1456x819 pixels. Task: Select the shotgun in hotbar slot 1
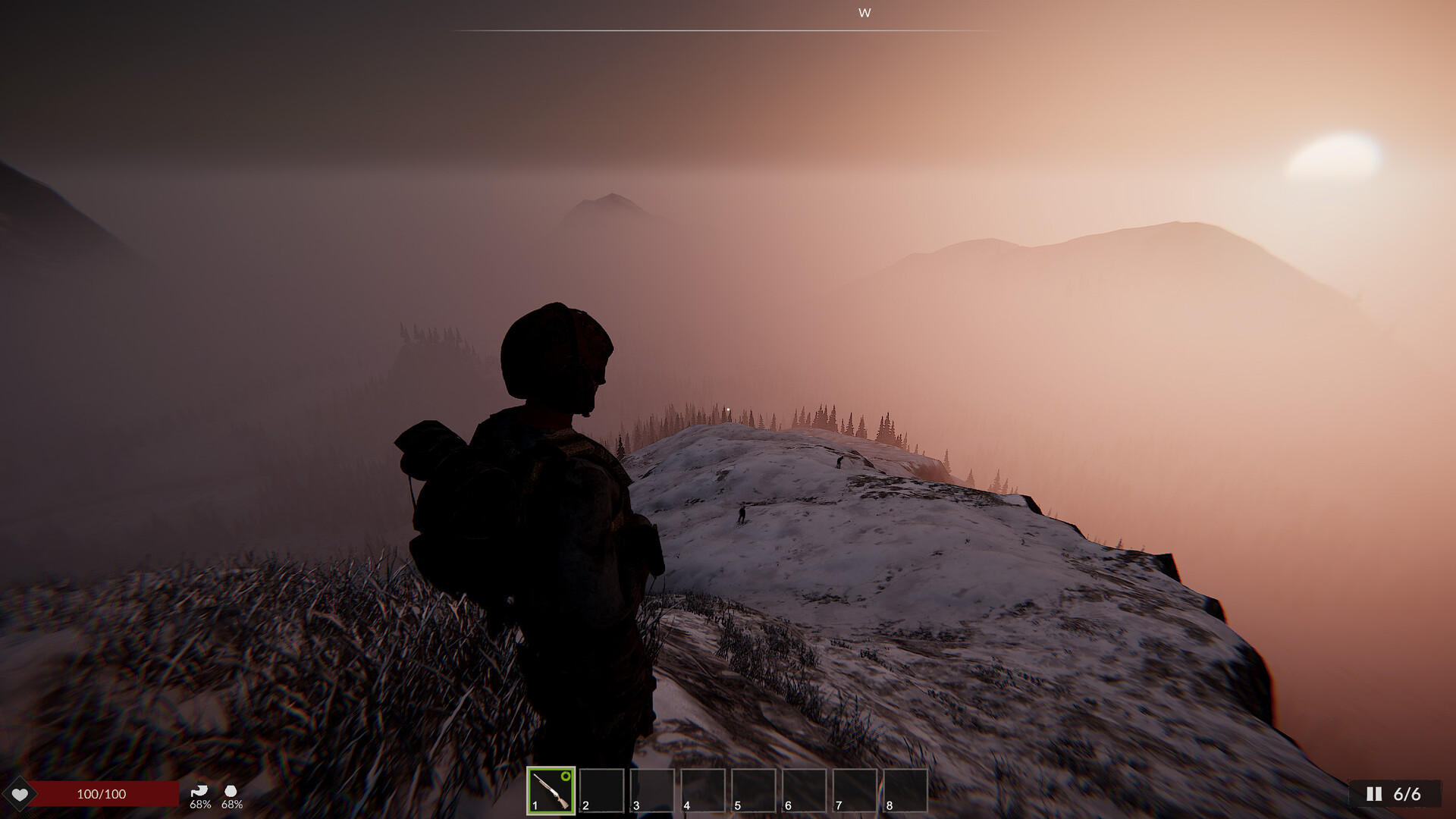551,792
